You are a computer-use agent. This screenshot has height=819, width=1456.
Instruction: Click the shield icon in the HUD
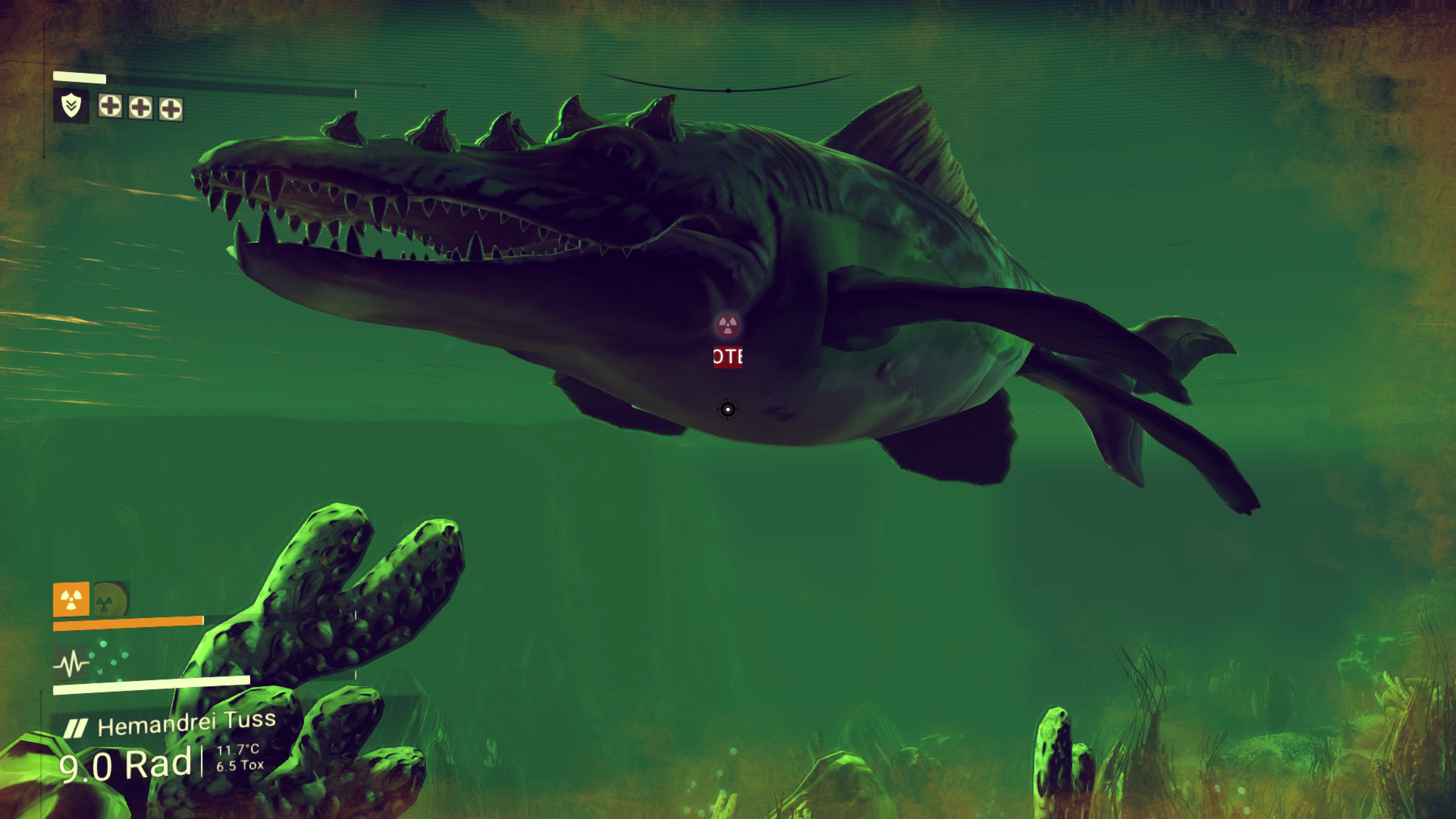(71, 105)
